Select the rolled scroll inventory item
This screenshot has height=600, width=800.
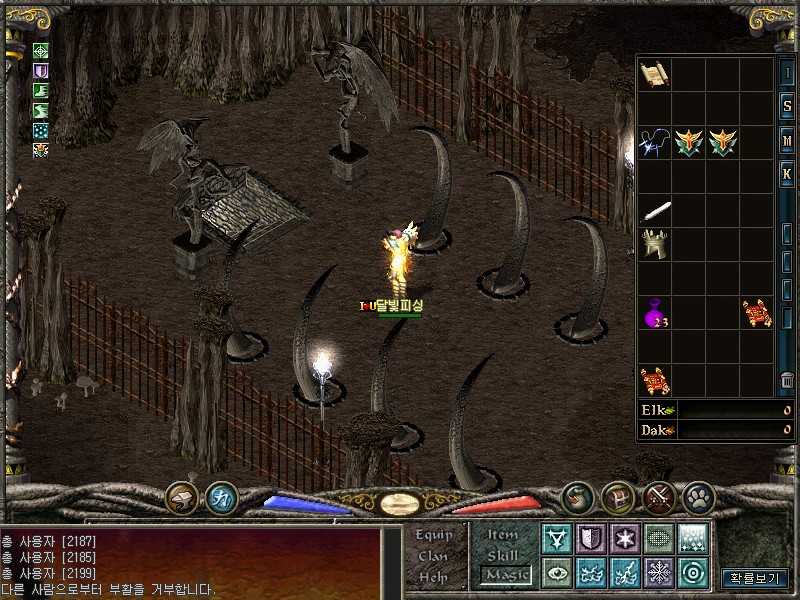[654, 74]
